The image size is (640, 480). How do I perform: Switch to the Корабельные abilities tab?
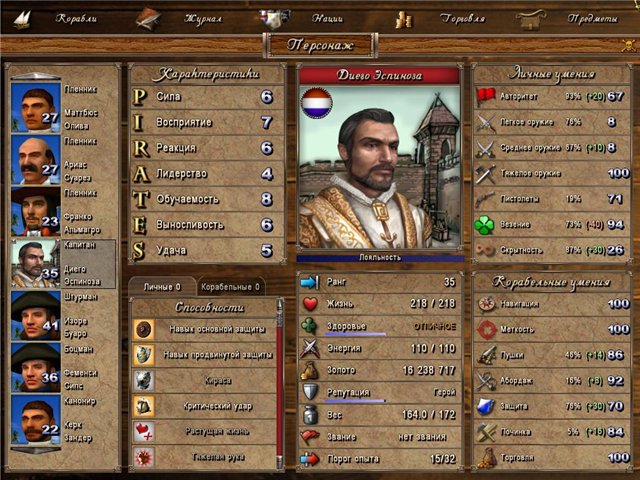230,287
